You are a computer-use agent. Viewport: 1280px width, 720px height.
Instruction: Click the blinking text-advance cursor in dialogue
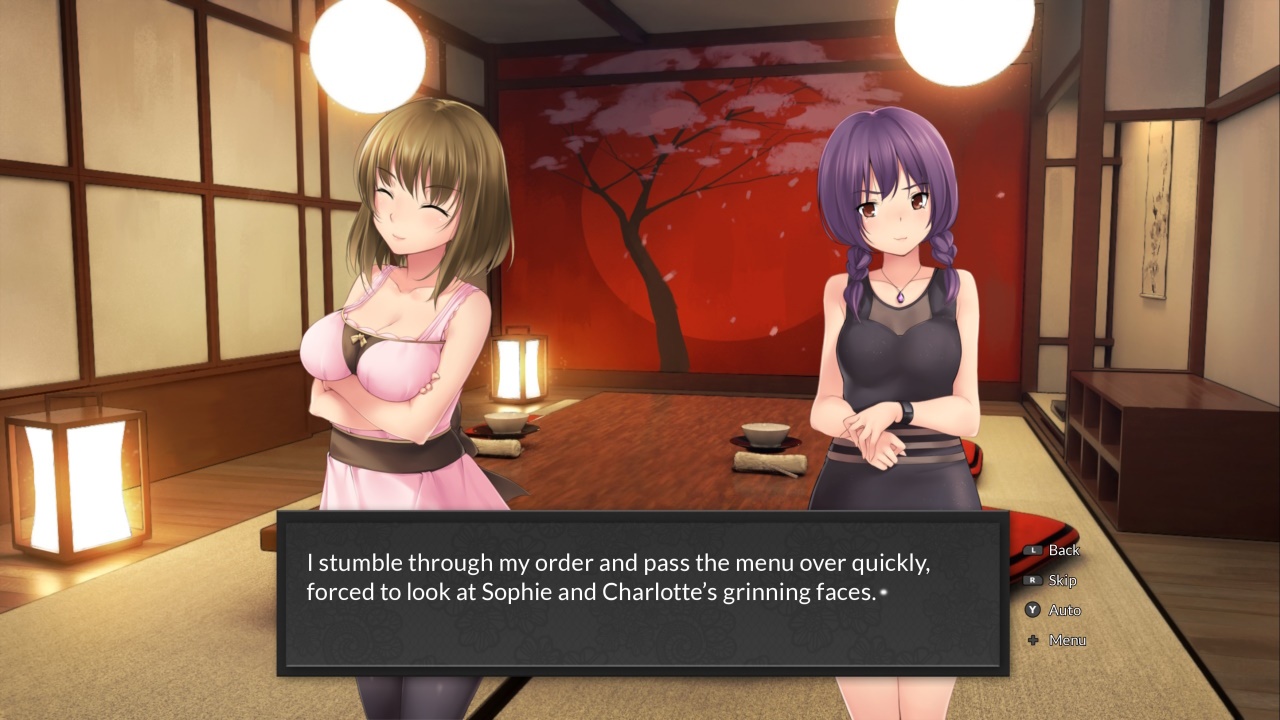coord(882,594)
